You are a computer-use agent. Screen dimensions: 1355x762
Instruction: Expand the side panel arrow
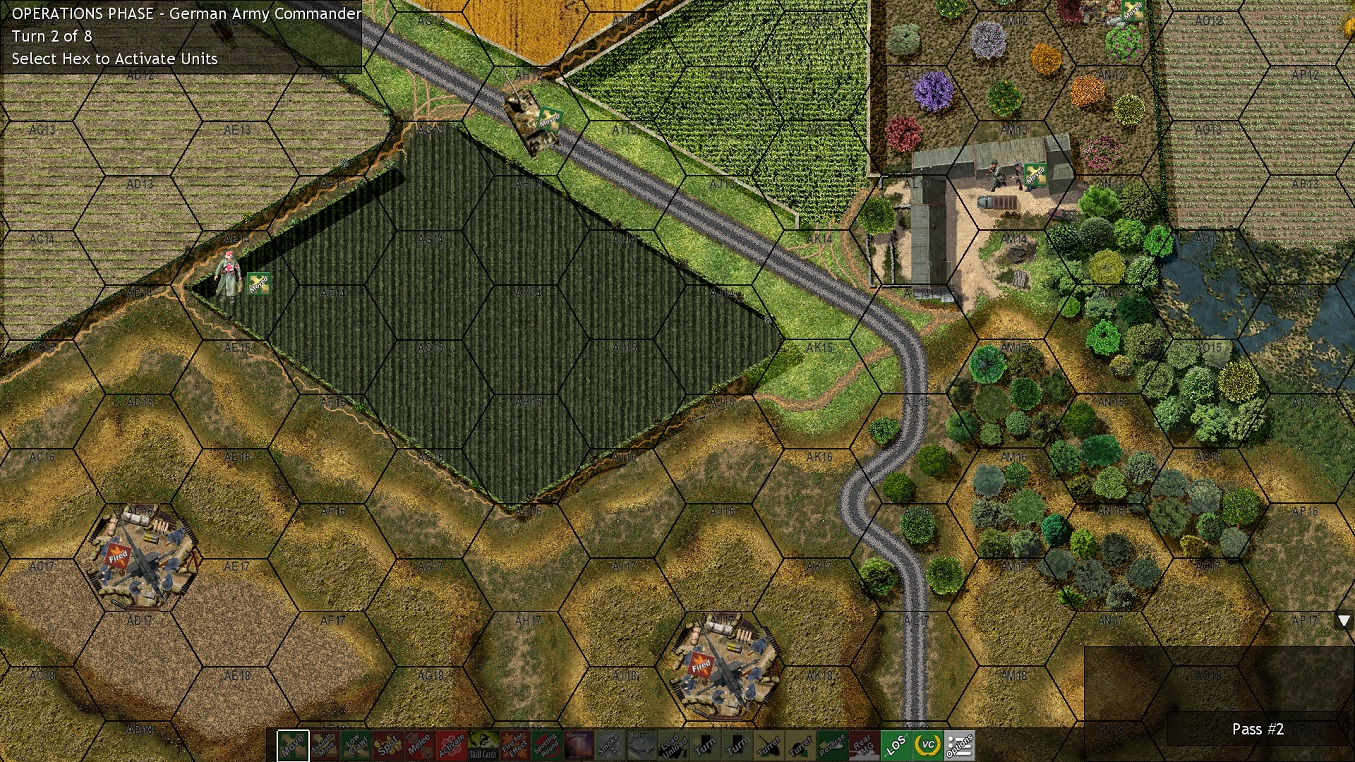[x=1344, y=620]
